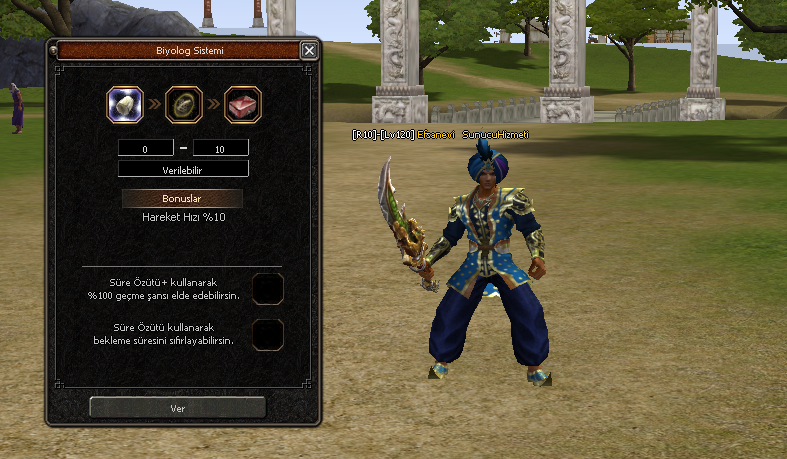Click the Süre Özütü+ item slot
Image resolution: width=787 pixels, height=459 pixels.
coord(268,289)
